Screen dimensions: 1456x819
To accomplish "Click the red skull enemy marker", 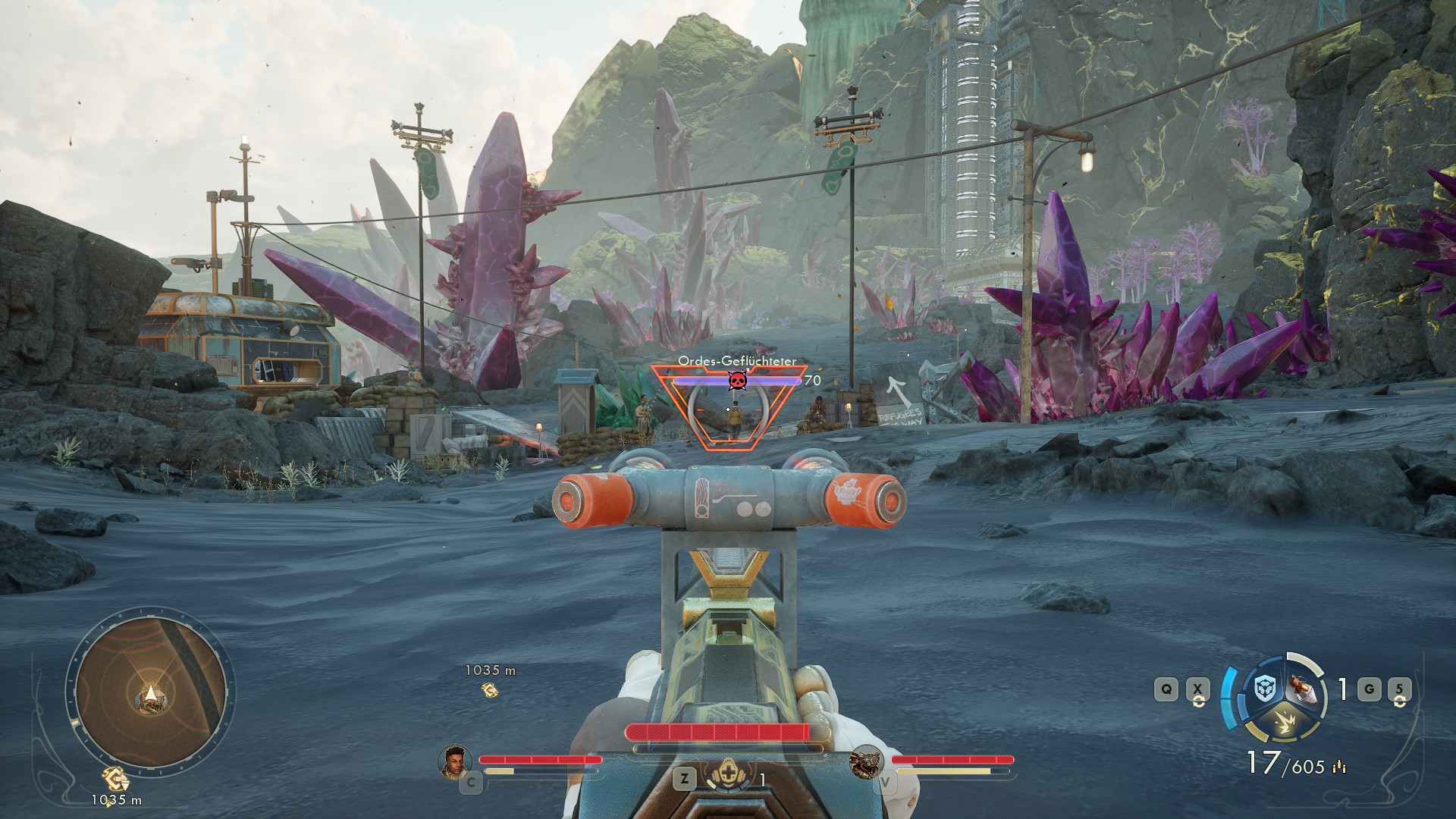I will [736, 381].
